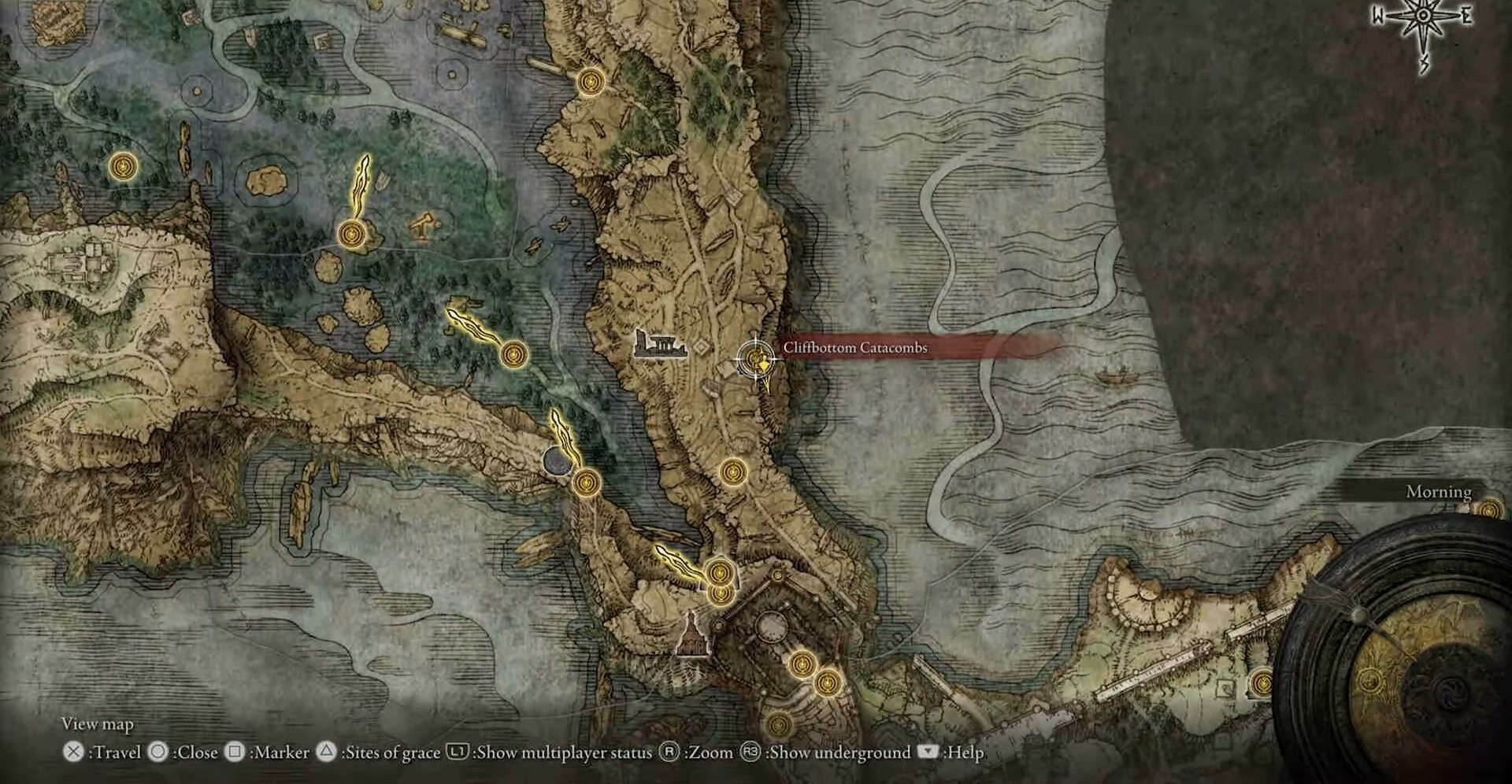
Task: Select the grace site beside the grey circular marker
Action: (x=586, y=482)
